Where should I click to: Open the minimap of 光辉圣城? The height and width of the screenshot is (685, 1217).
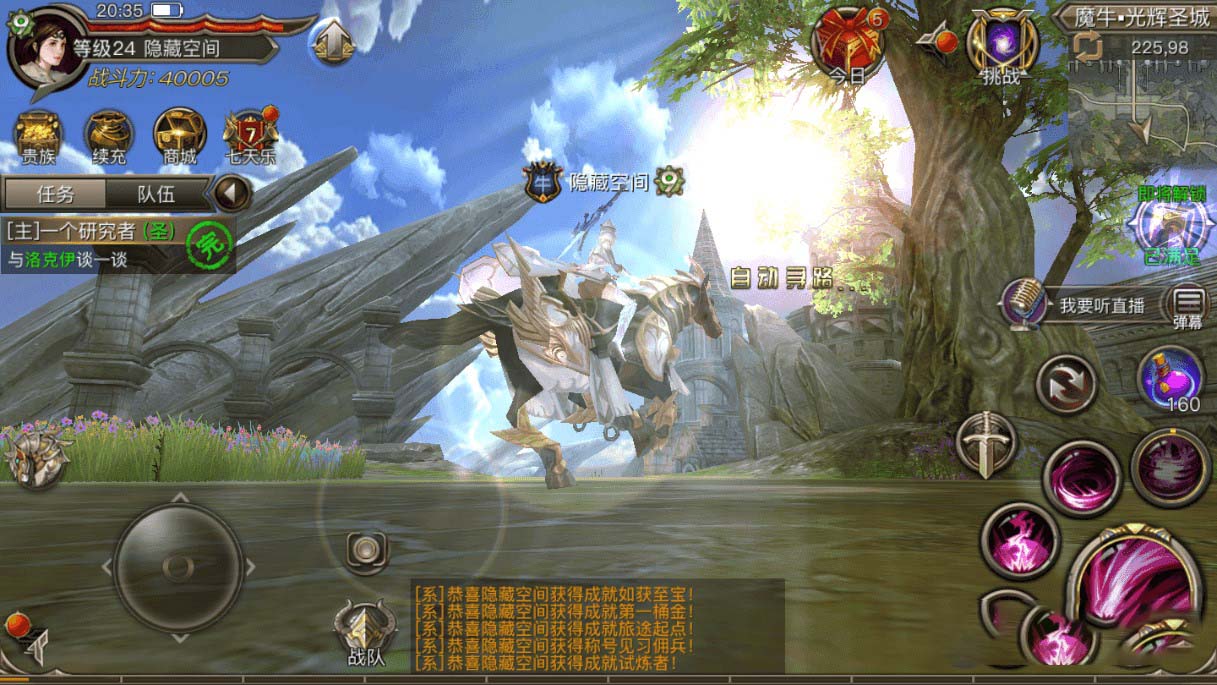click(x=1139, y=110)
